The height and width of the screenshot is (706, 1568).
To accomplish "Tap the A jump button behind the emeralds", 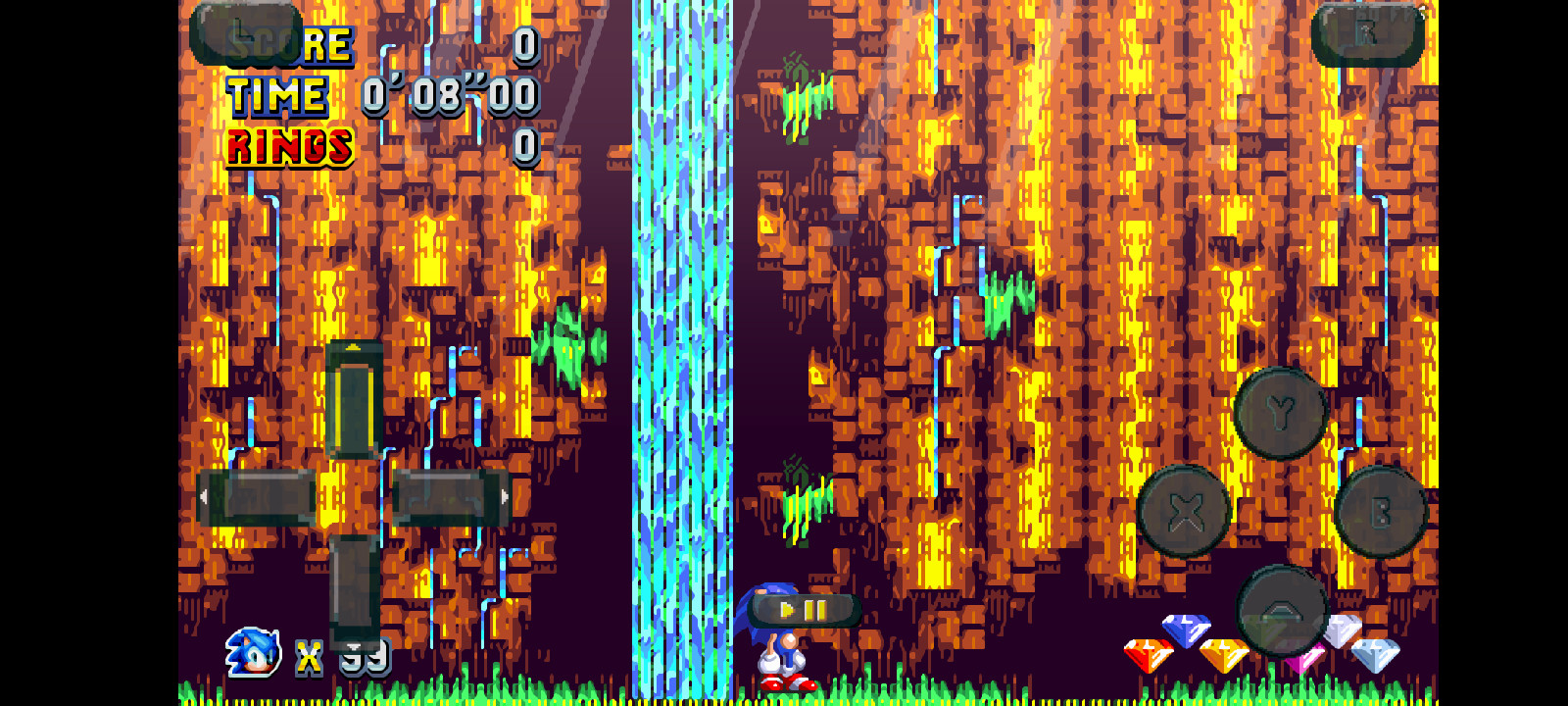I will (1284, 610).
